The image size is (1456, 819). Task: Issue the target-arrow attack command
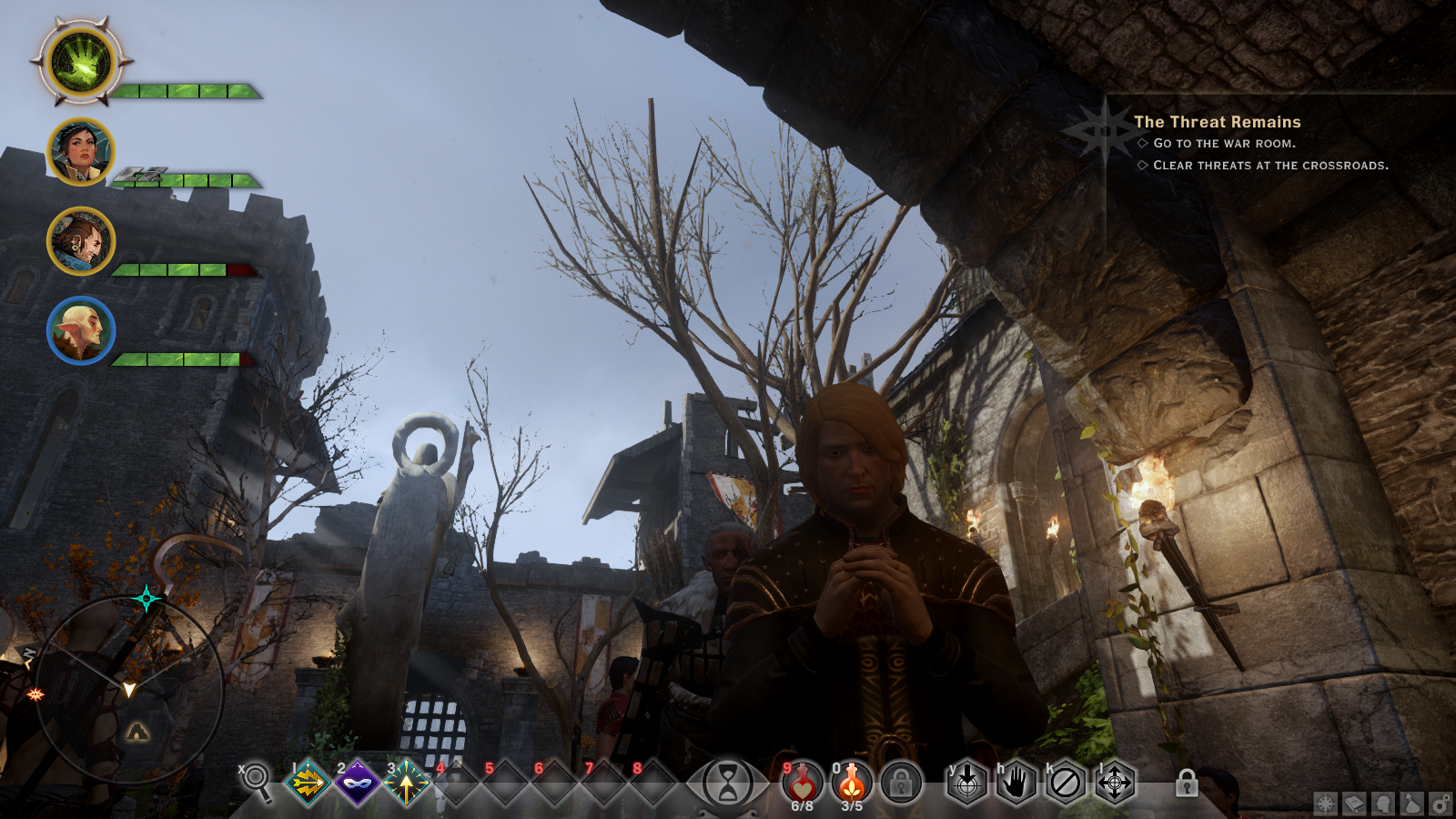pyautogui.click(x=967, y=783)
